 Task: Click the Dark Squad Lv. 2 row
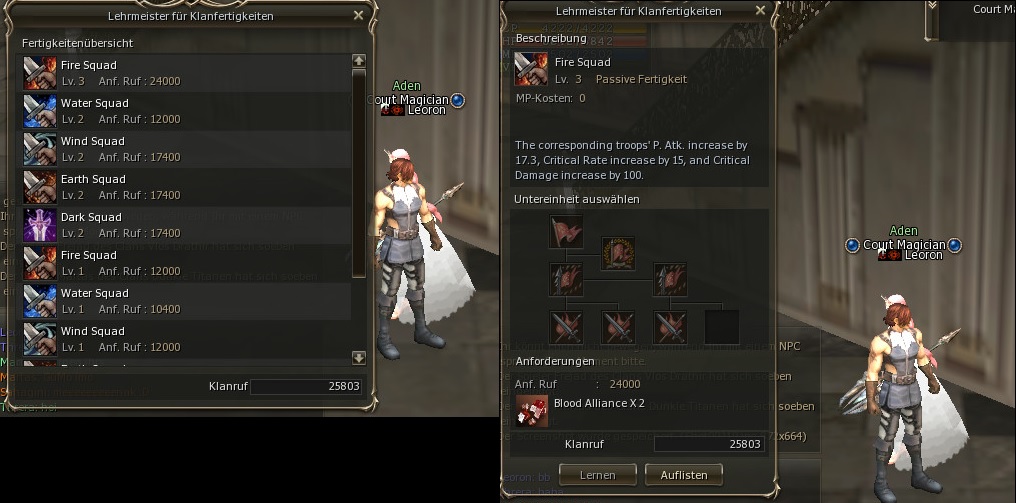point(186,225)
